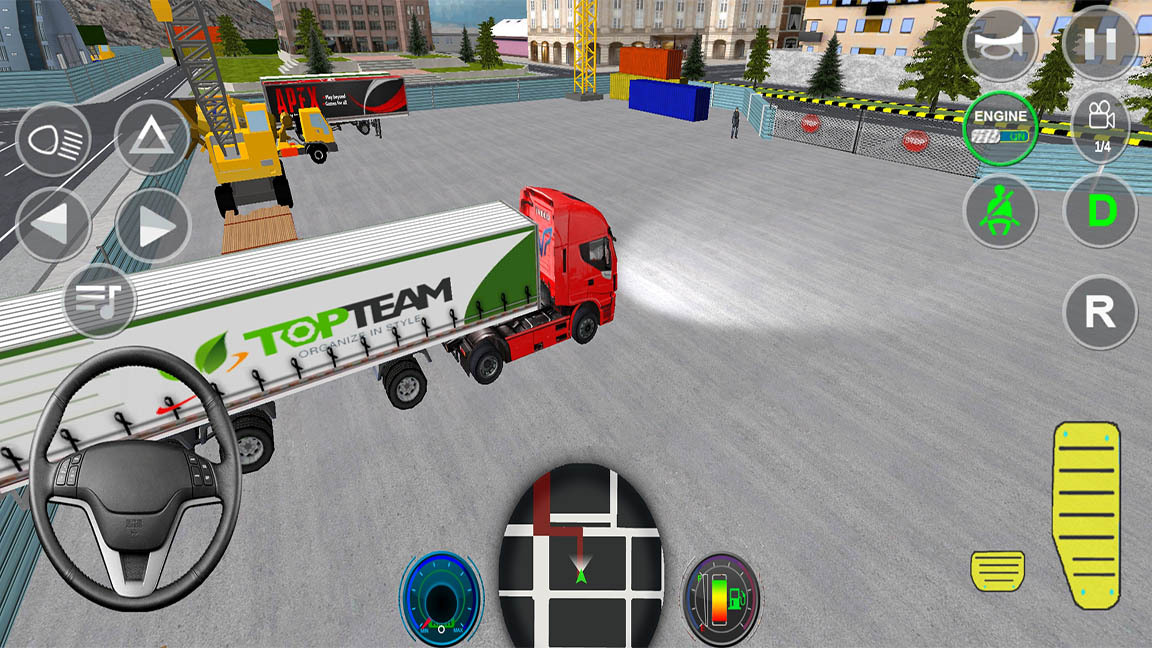Open the music playlist button

100,300
